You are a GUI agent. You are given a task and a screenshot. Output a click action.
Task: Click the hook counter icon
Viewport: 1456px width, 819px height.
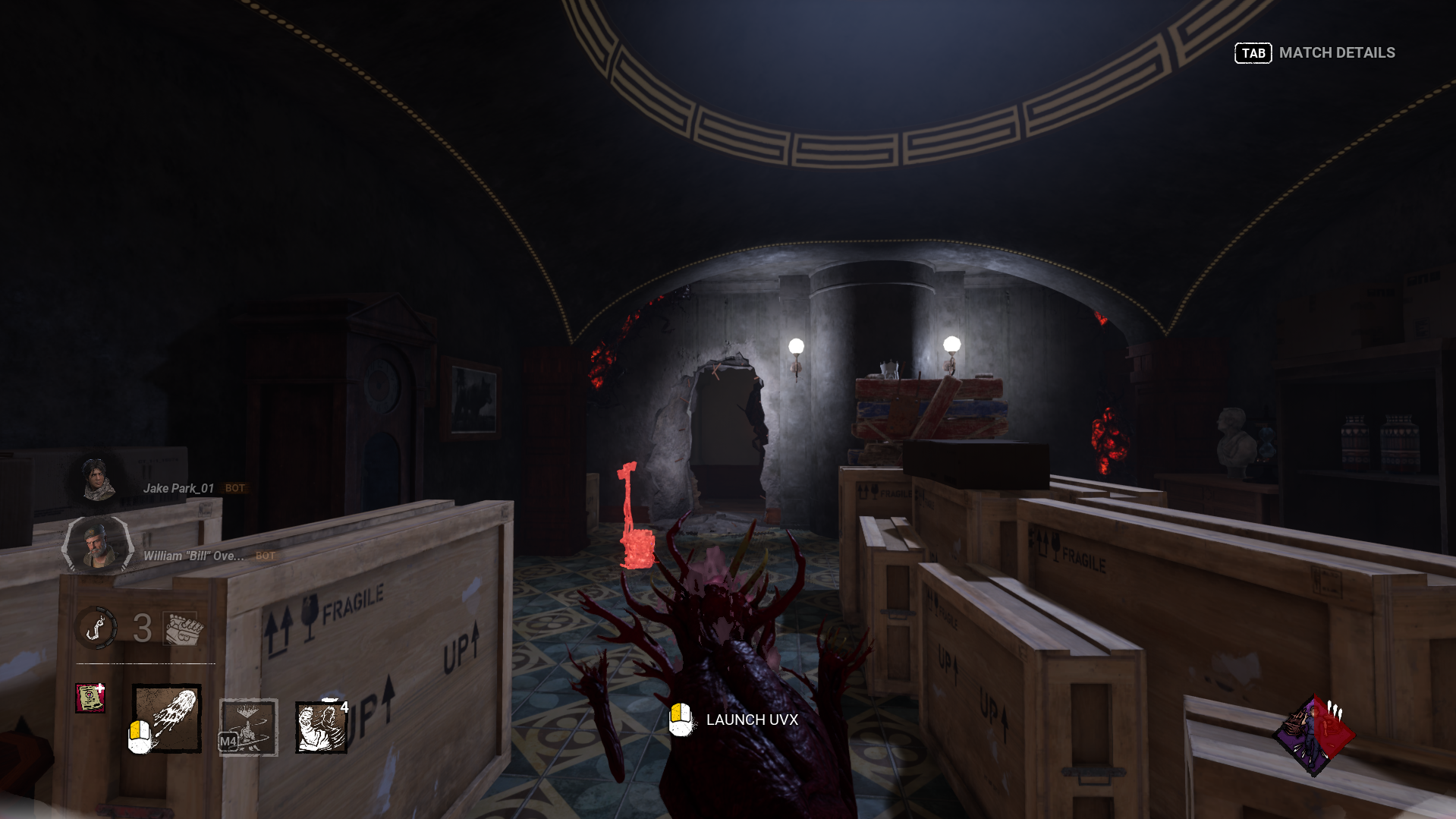click(97, 628)
